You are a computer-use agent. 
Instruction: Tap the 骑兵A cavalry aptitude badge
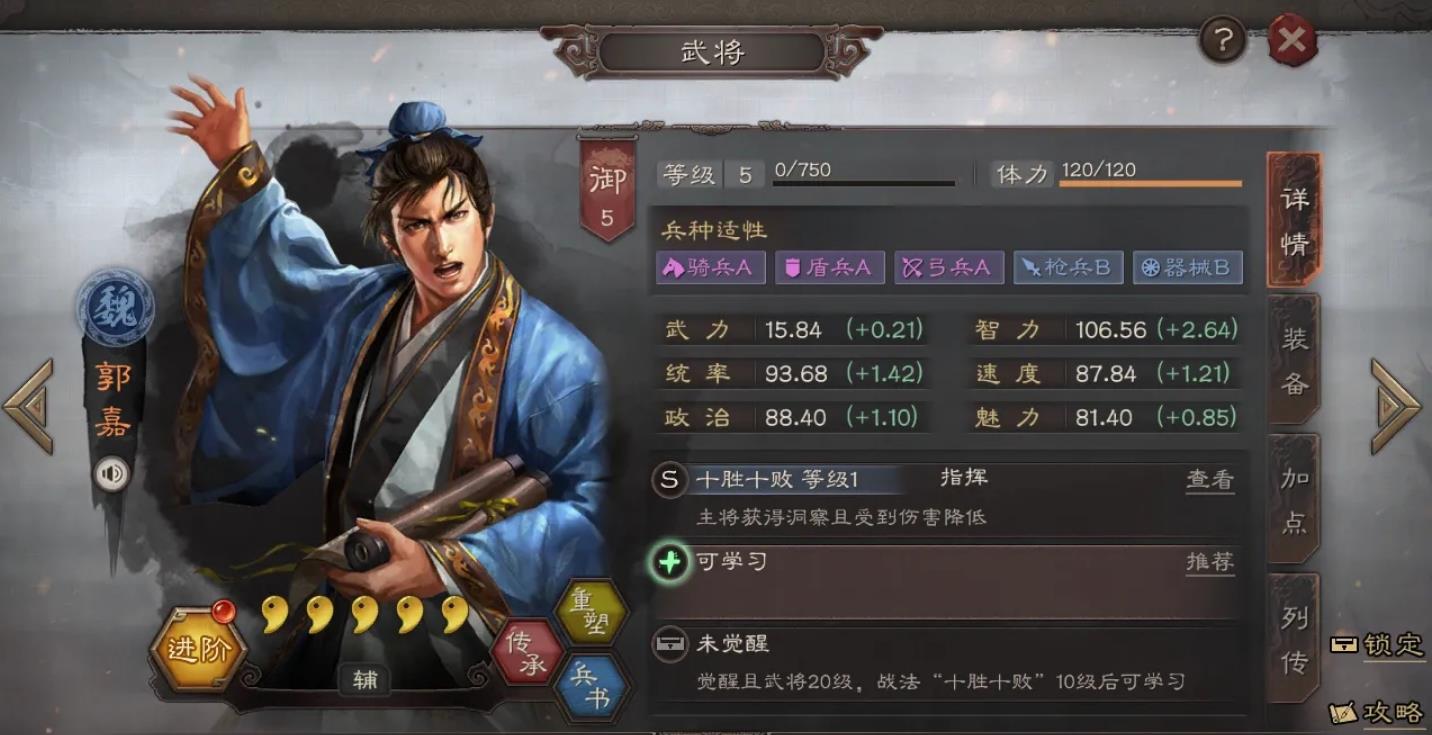tap(710, 268)
